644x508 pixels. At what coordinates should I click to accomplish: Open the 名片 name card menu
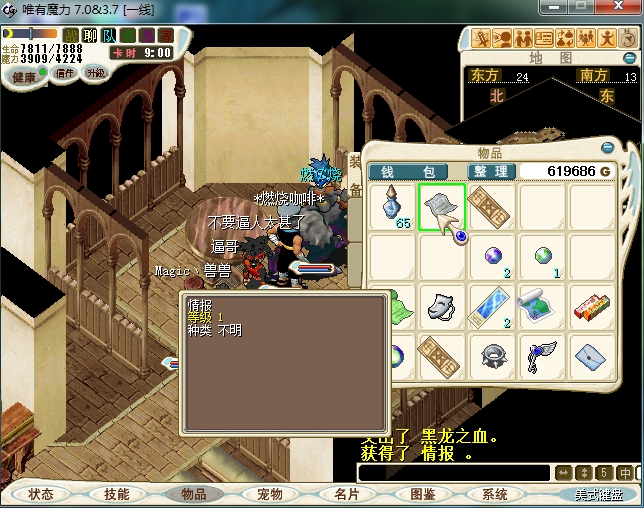click(346, 494)
